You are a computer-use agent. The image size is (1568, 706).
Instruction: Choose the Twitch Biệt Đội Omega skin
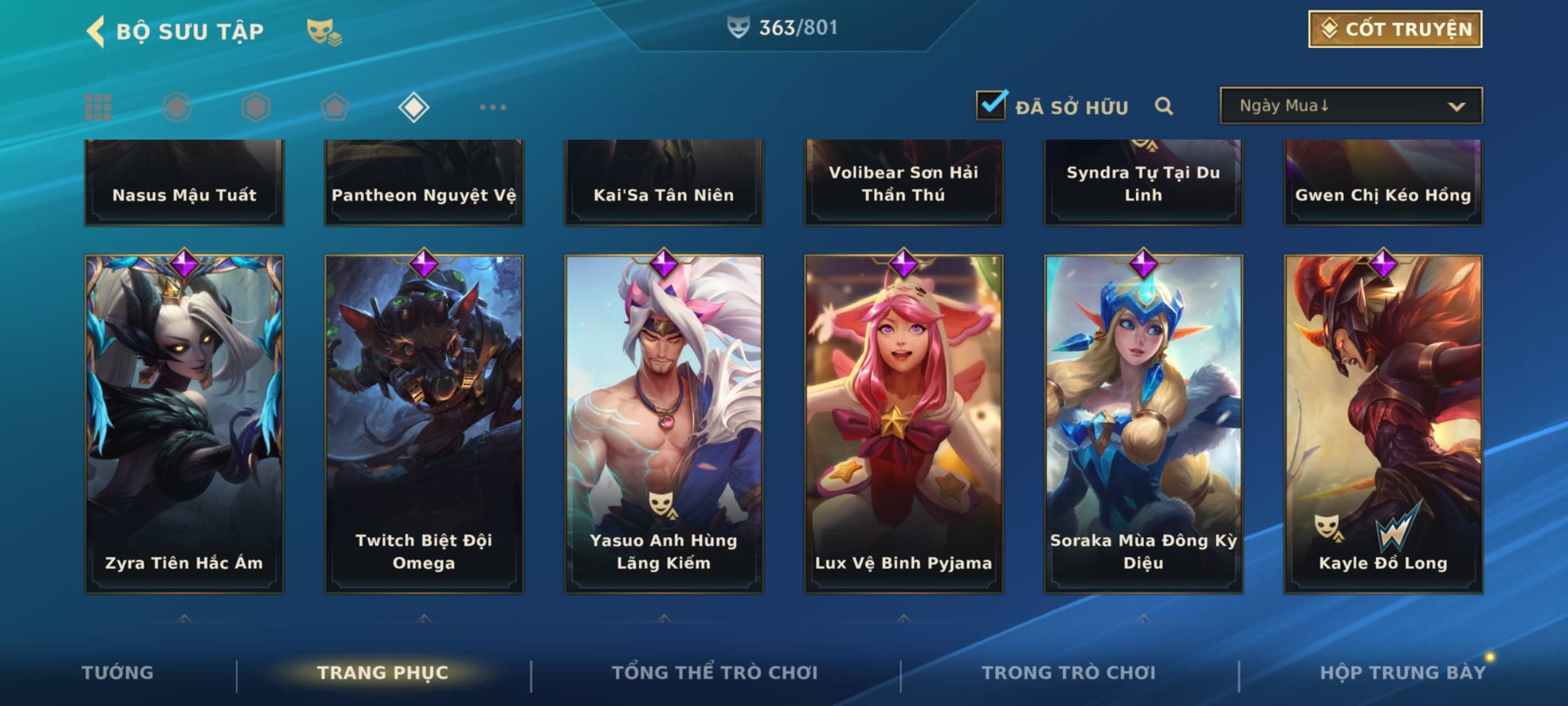[x=424, y=424]
